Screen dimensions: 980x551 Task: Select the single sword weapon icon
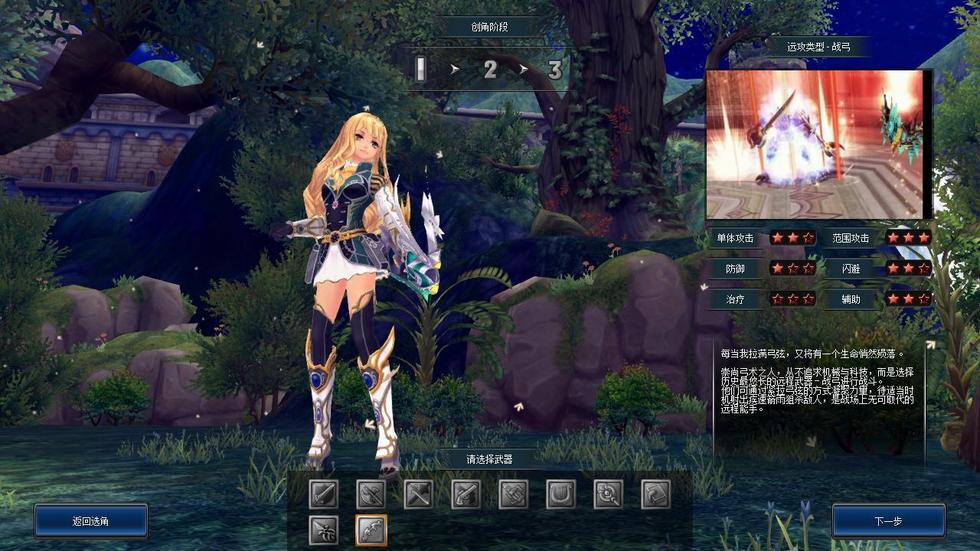click(x=324, y=494)
